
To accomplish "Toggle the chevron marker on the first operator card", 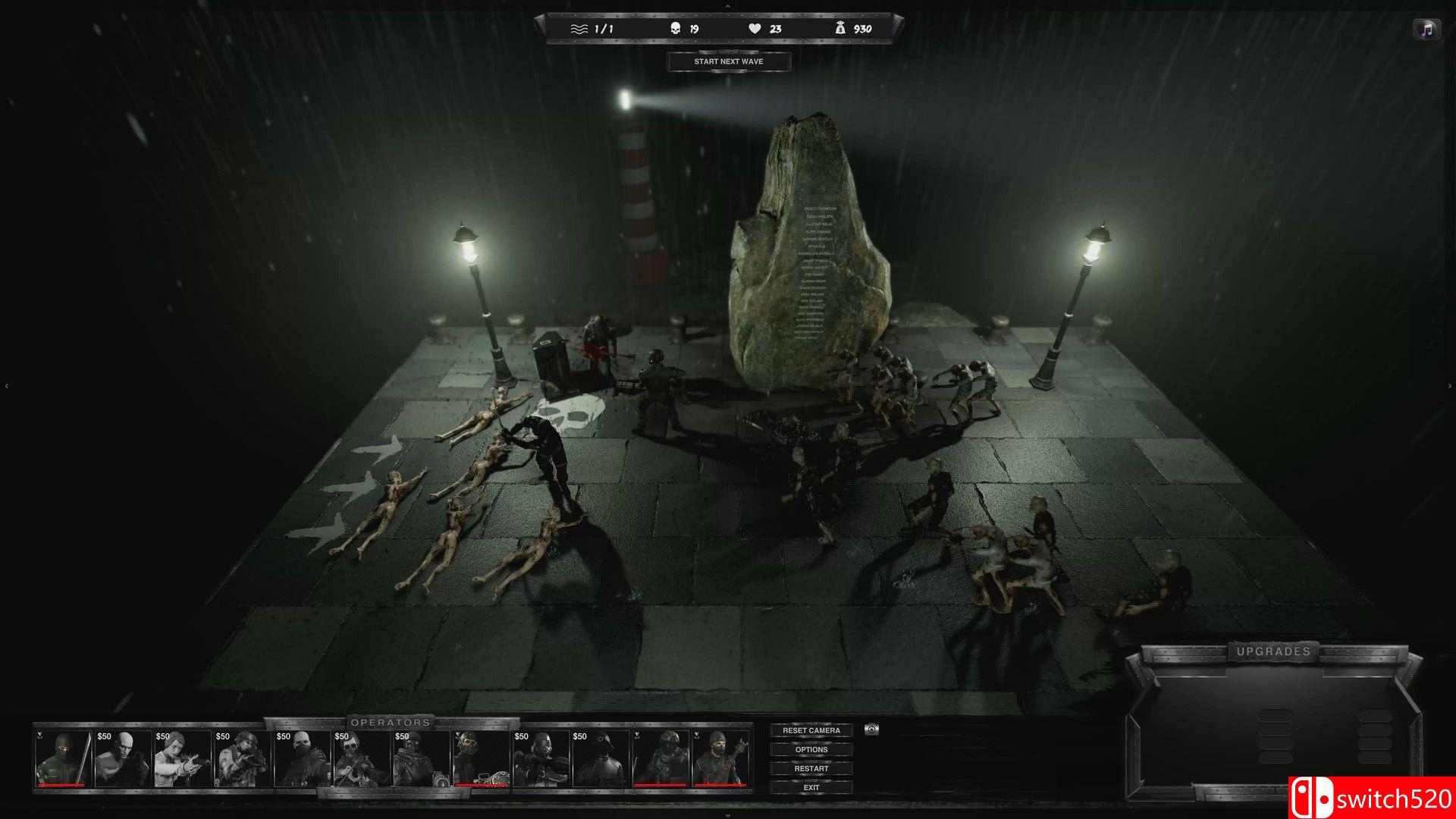I will 39,736.
